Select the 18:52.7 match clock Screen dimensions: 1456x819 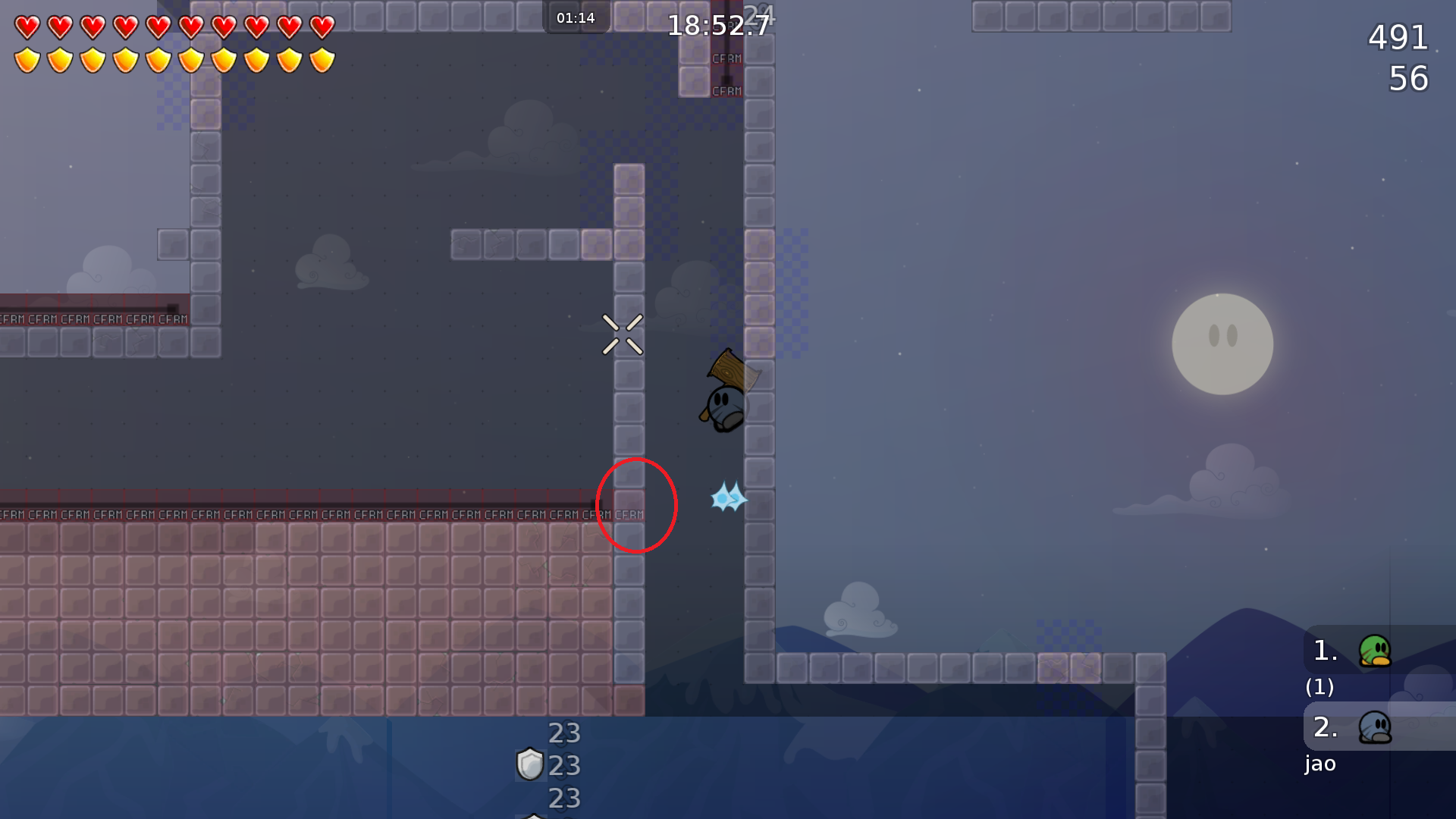719,24
